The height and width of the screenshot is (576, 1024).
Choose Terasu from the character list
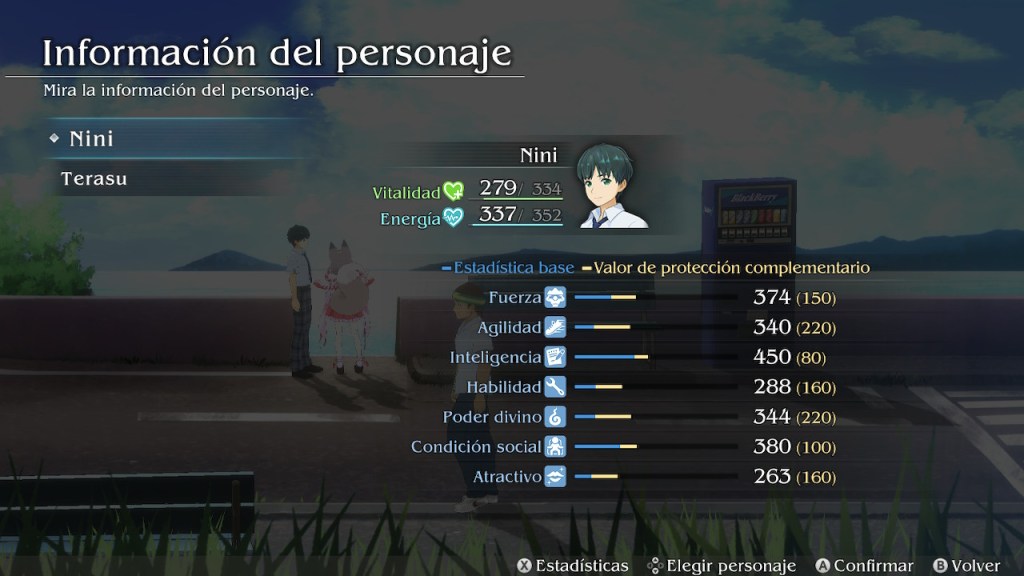94,180
